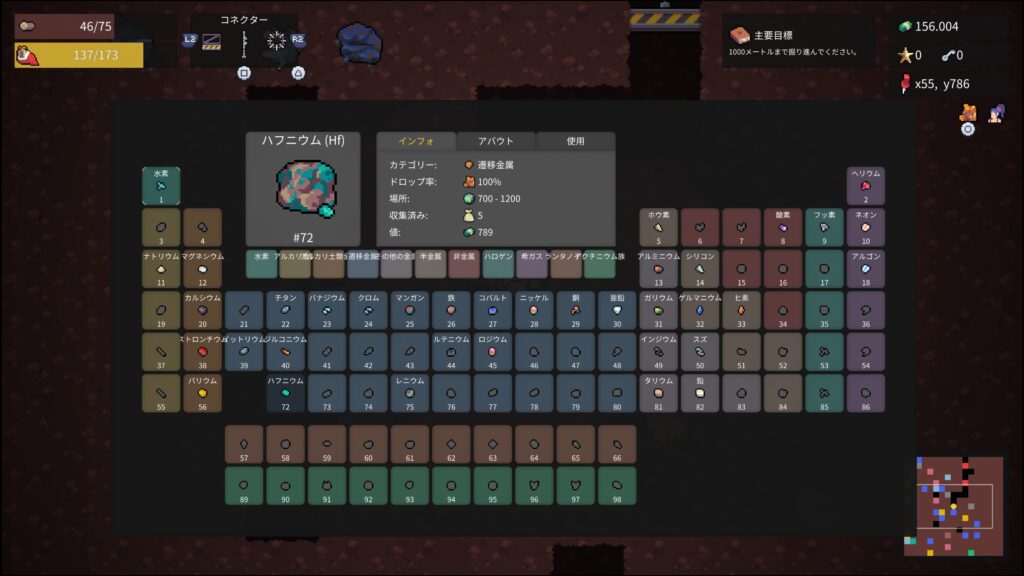Pick the ガリウム element tile
Image resolution: width=1024 pixels, height=576 pixels.
pos(658,311)
